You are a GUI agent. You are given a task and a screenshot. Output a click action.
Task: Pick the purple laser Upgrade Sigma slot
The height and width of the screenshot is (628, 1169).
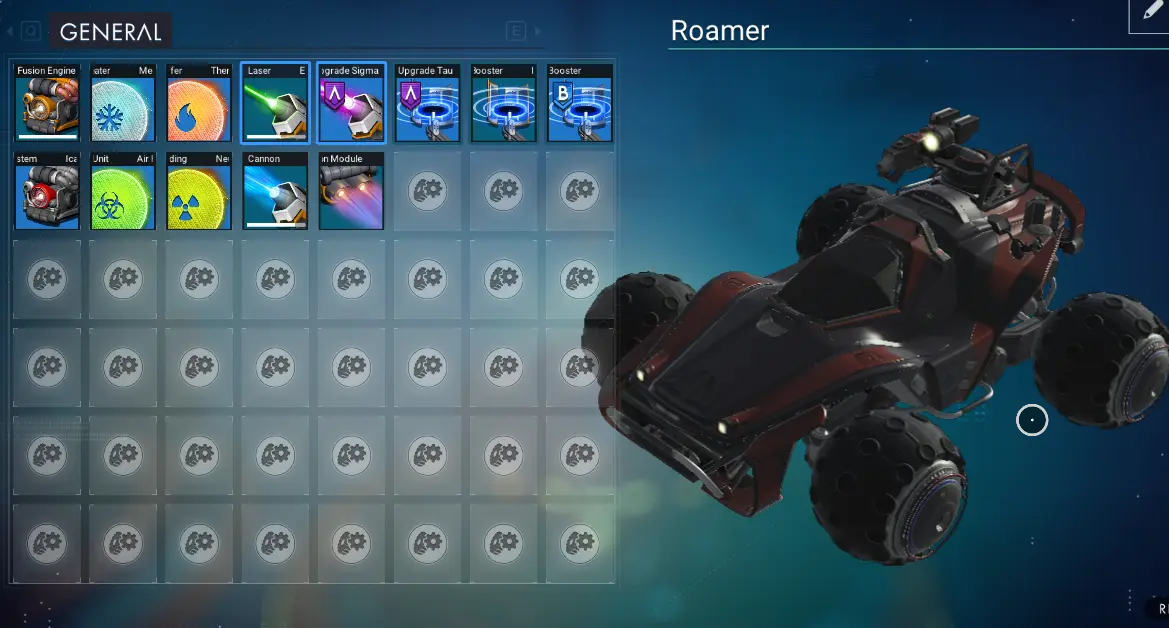tap(351, 104)
